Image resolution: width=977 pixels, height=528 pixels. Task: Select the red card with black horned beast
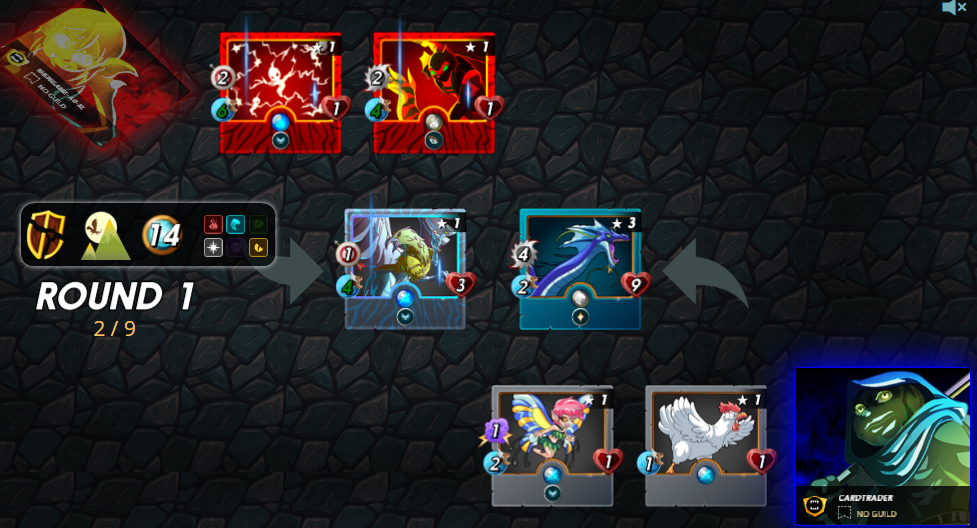coord(434,93)
